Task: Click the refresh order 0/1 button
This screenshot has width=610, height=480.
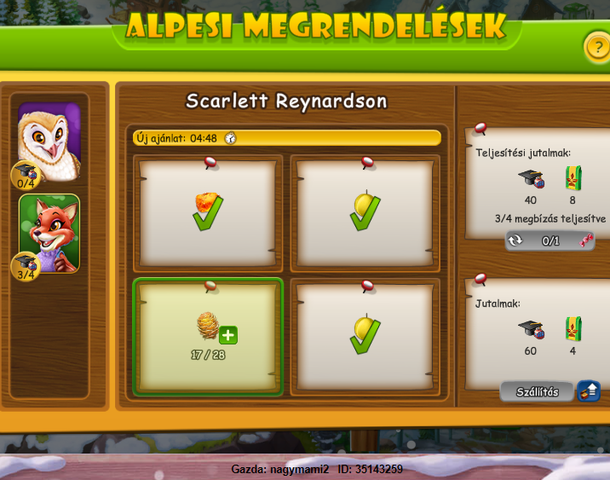Action: pyautogui.click(x=549, y=241)
